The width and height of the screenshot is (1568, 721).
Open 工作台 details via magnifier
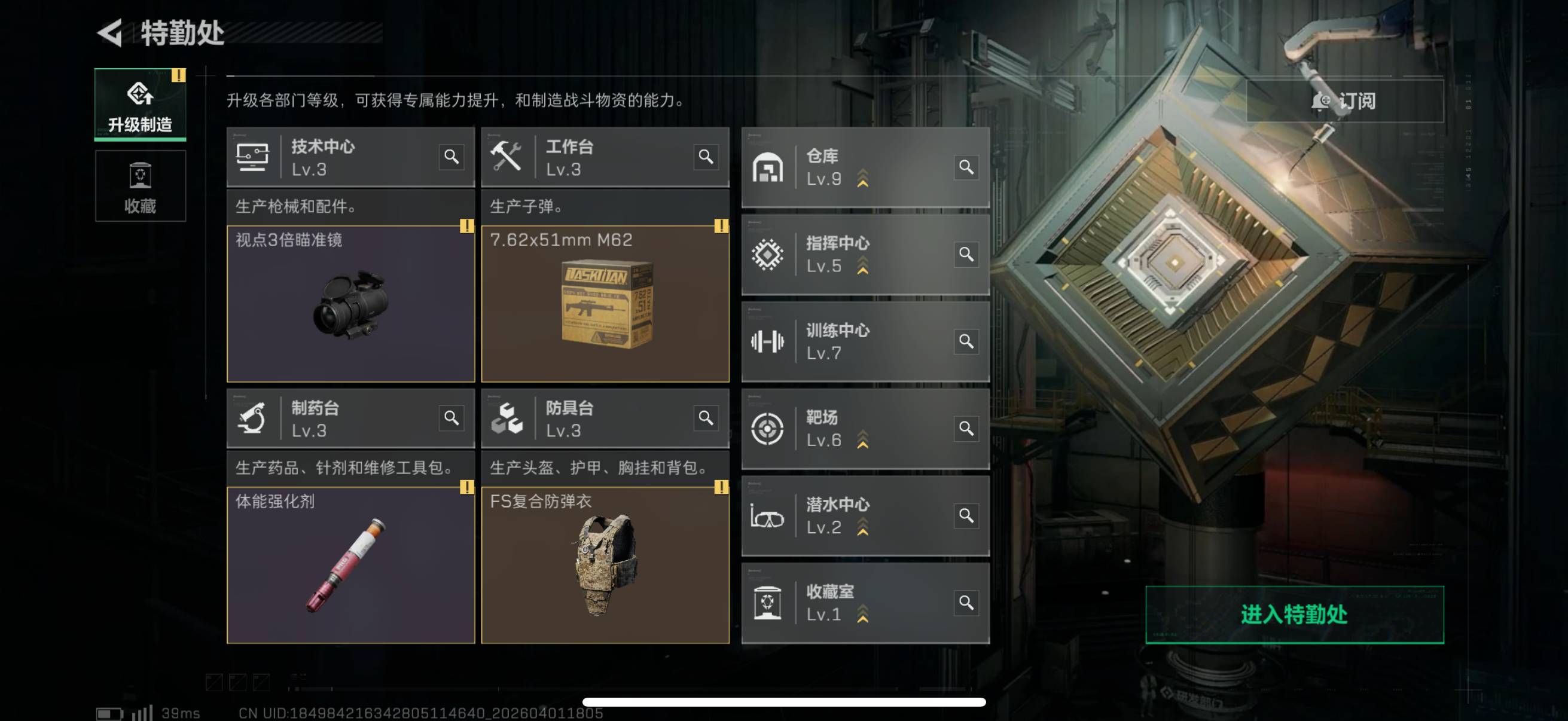coord(706,157)
